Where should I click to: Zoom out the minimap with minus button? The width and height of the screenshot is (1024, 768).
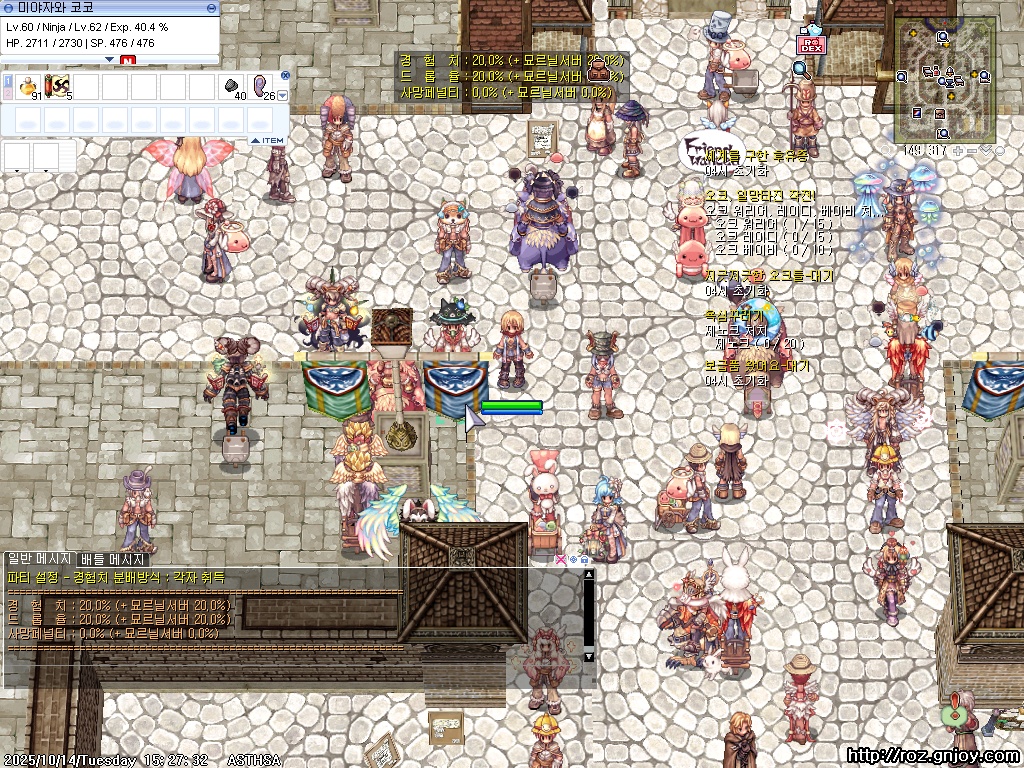click(972, 150)
